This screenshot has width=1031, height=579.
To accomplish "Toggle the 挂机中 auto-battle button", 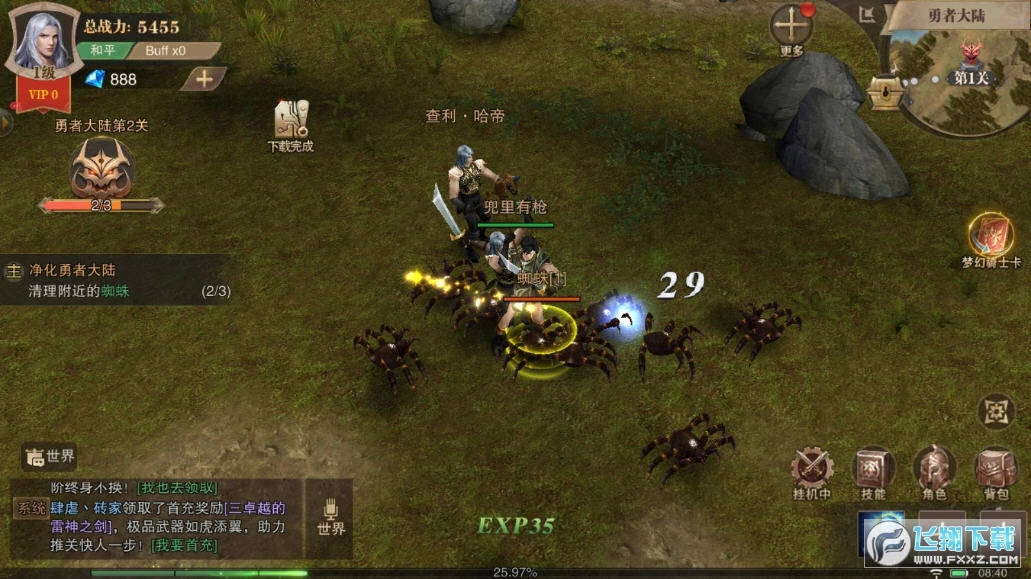I will (x=812, y=469).
